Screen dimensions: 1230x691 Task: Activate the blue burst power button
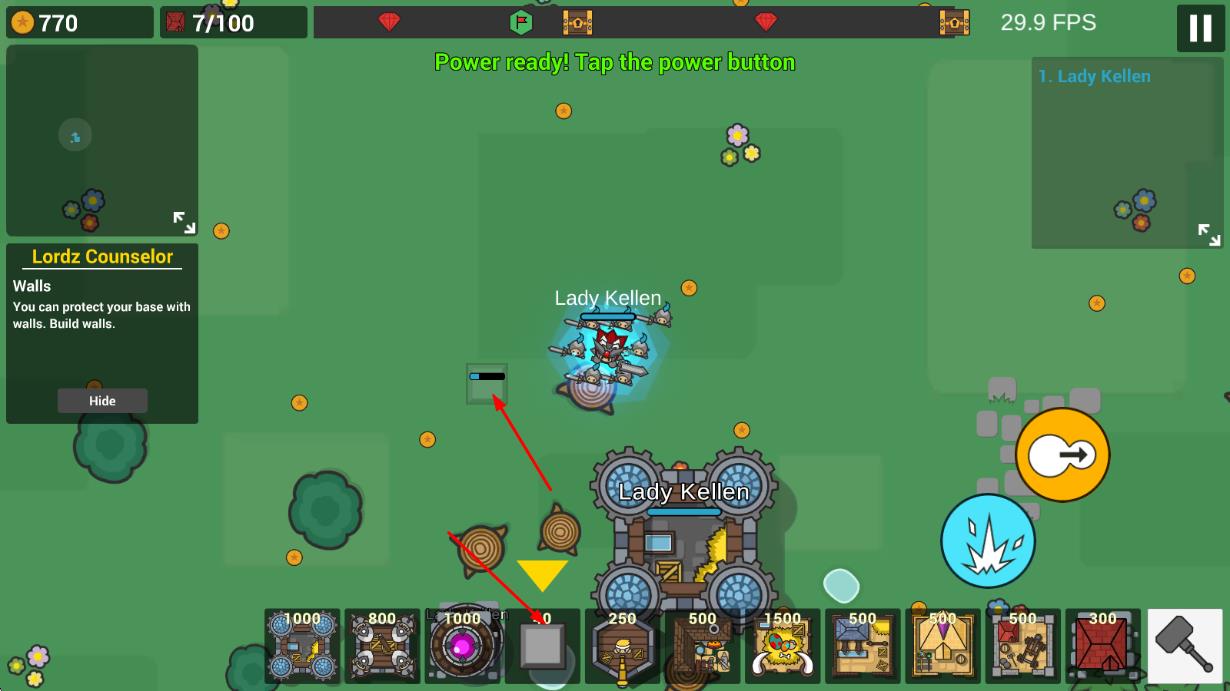pos(987,541)
